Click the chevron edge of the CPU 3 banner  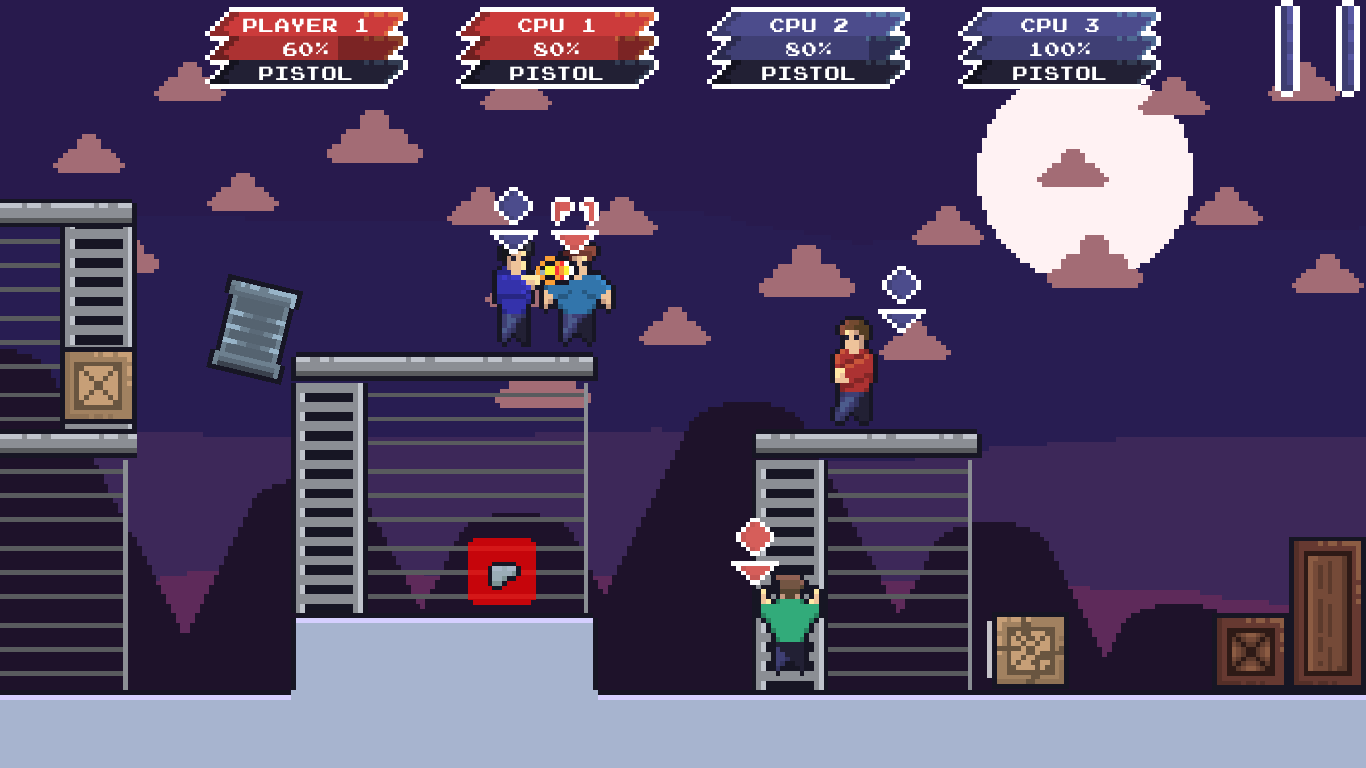coord(968,43)
